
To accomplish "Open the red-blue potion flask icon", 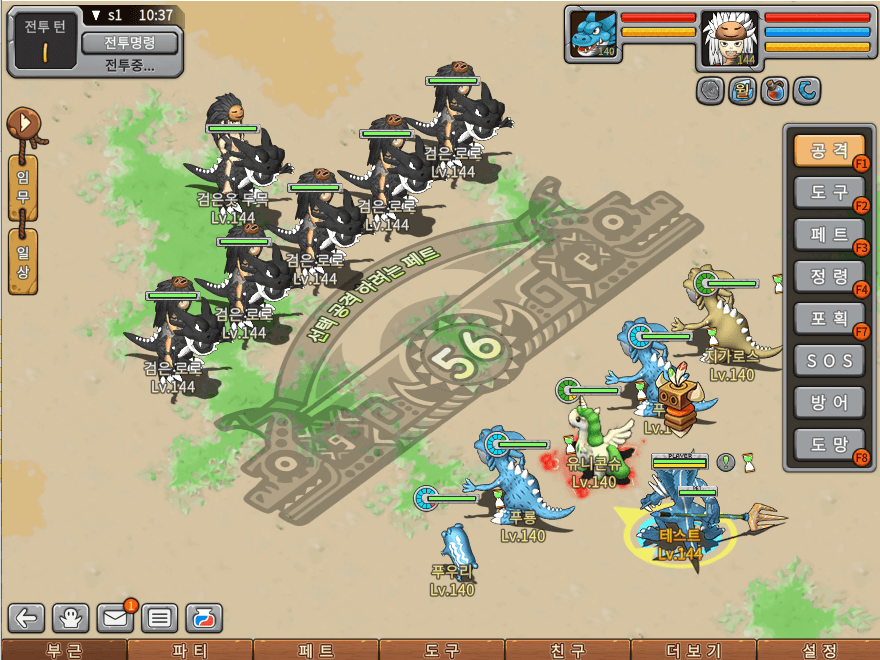I will [x=204, y=618].
